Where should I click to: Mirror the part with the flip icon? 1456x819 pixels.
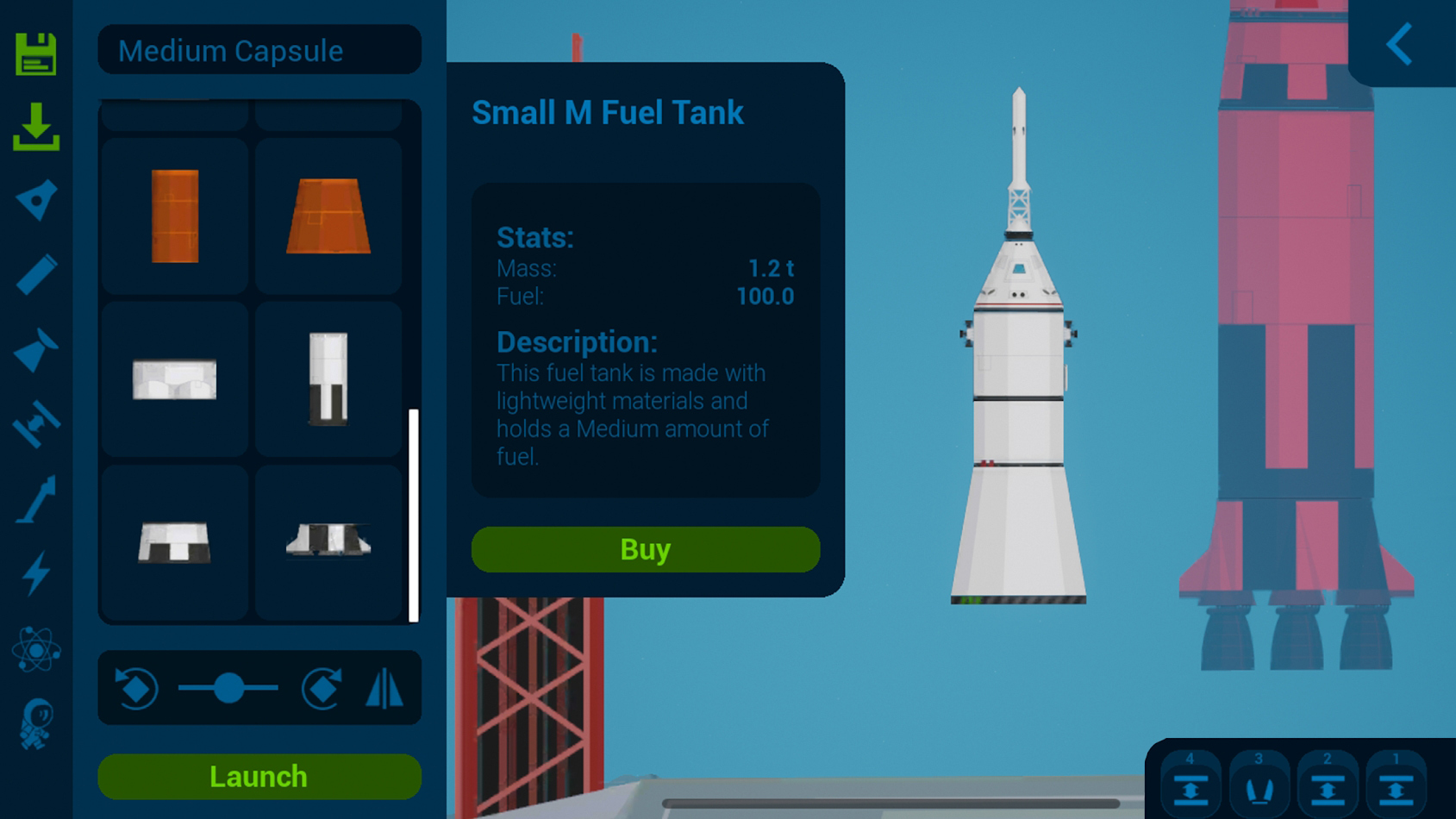click(384, 688)
